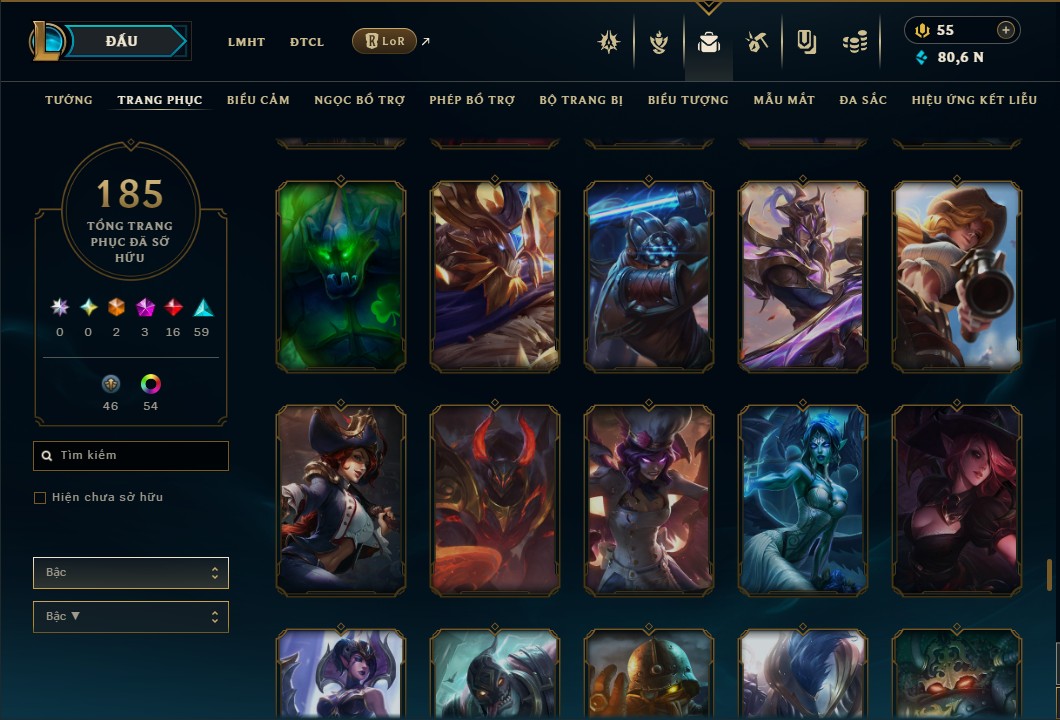Open the coin stack store icon
The width and height of the screenshot is (1060, 720).
tap(854, 42)
